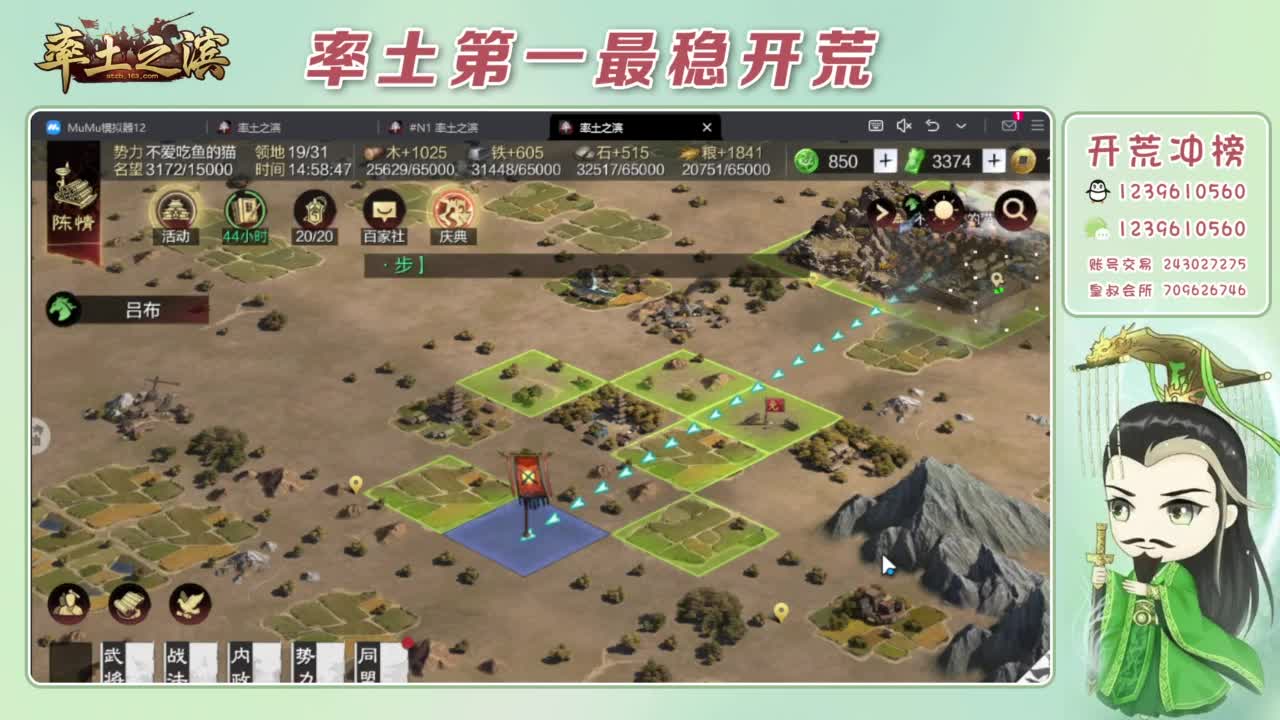Mute sound via the speaker icon

coord(905,124)
